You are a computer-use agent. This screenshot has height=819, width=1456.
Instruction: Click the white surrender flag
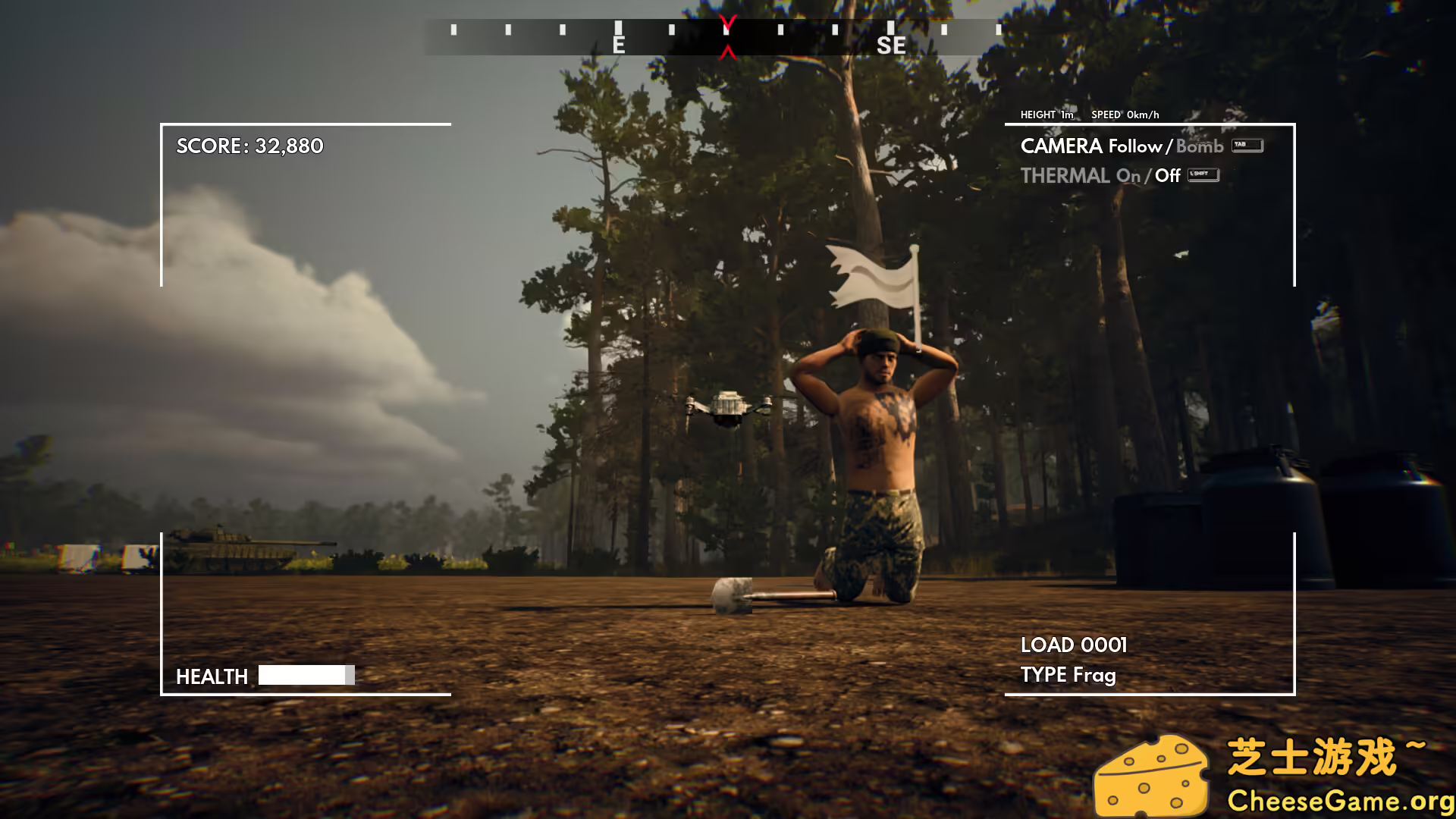871,275
